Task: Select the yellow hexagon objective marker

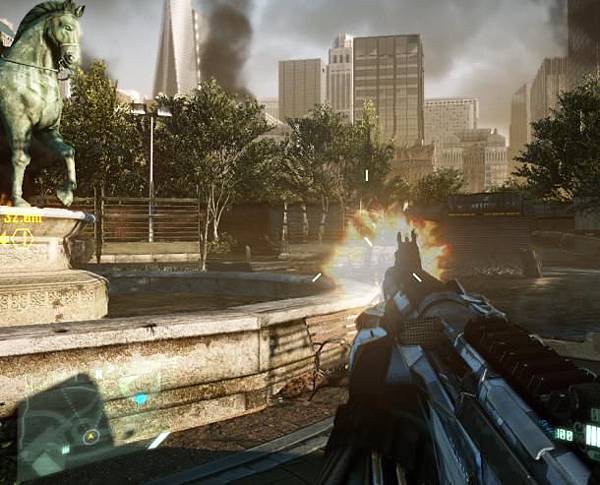Action: point(22,238)
